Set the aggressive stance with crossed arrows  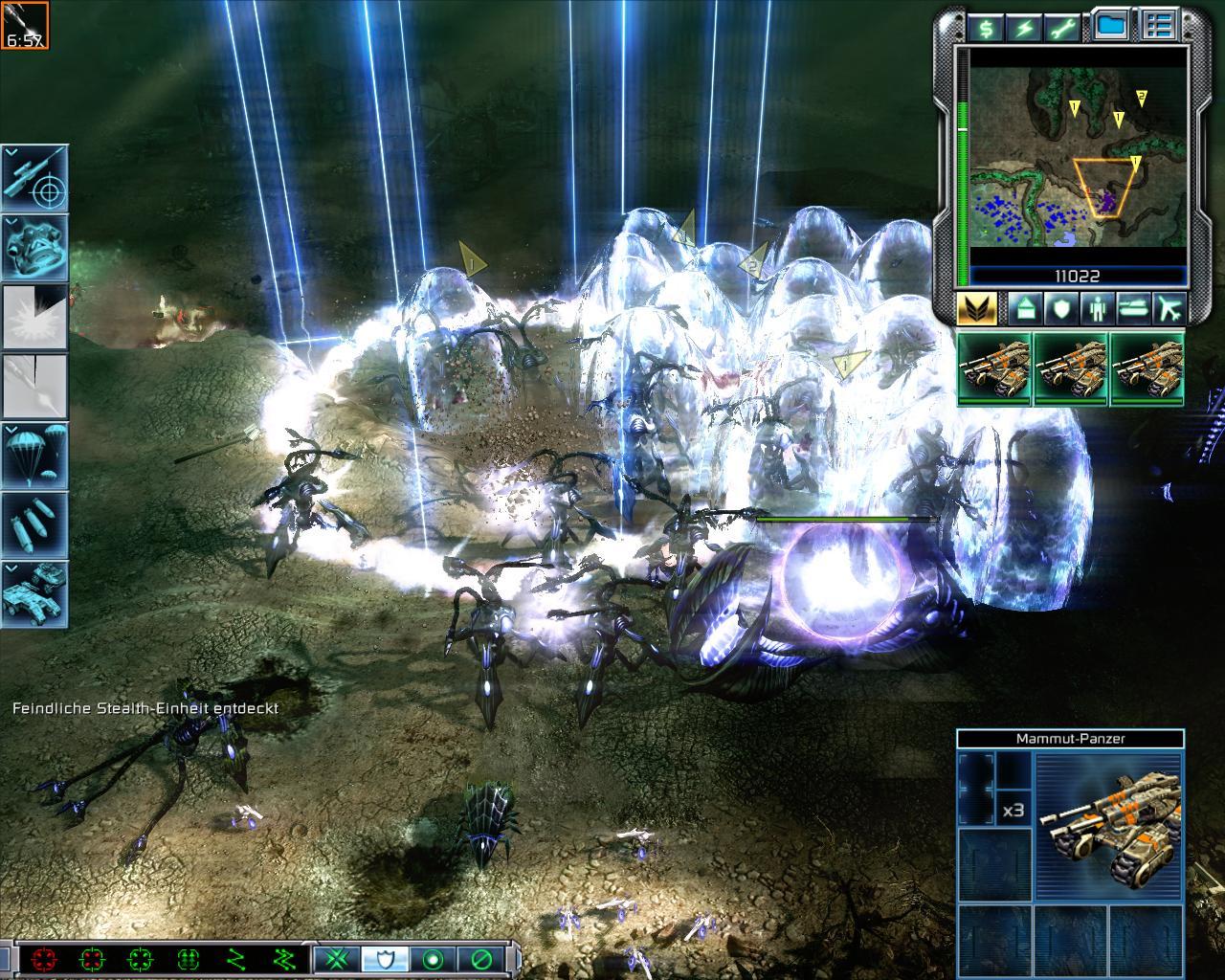click(336, 958)
